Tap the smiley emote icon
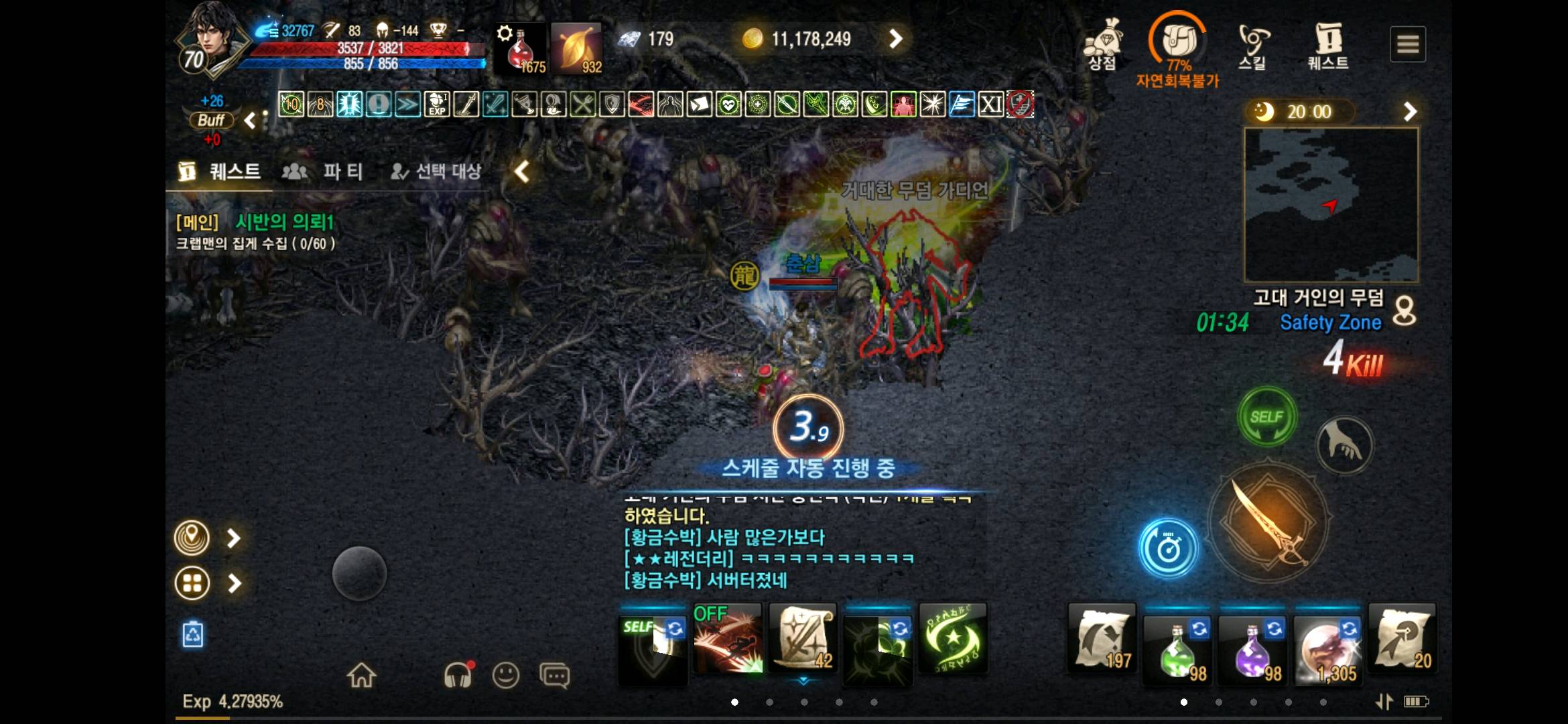Image resolution: width=1568 pixels, height=724 pixels. pyautogui.click(x=507, y=677)
